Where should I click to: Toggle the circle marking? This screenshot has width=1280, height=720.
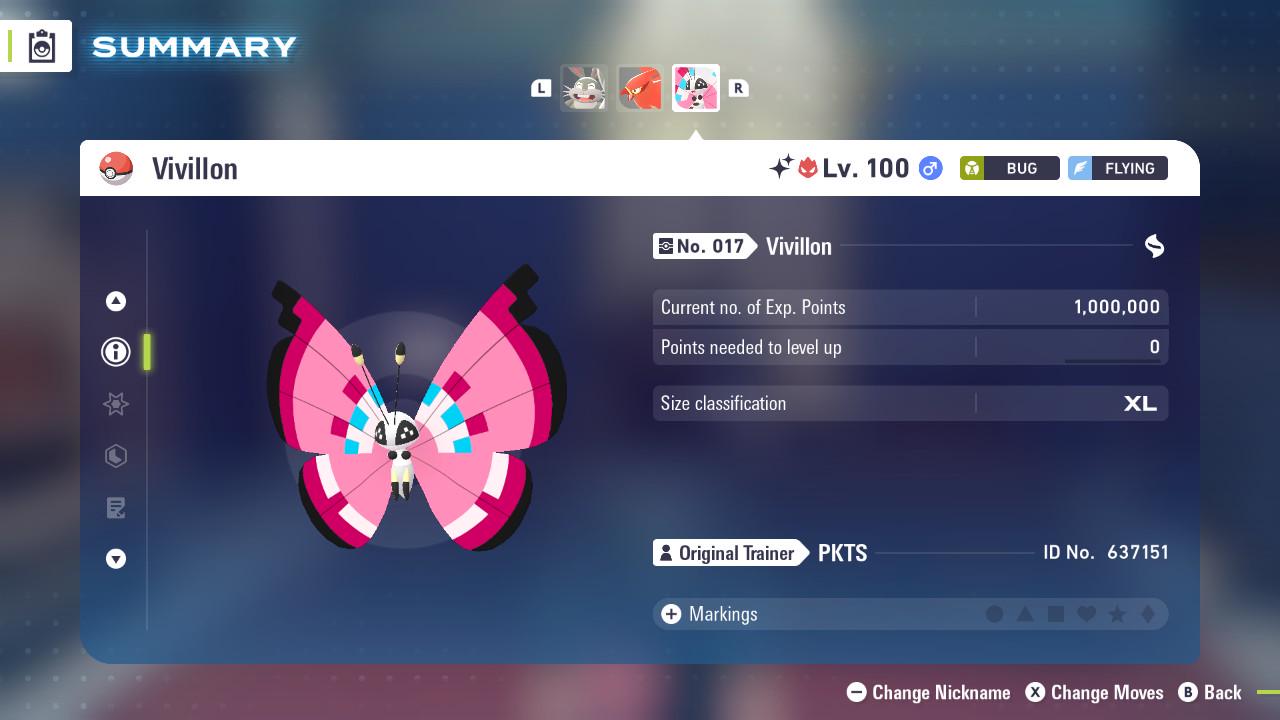tap(993, 614)
